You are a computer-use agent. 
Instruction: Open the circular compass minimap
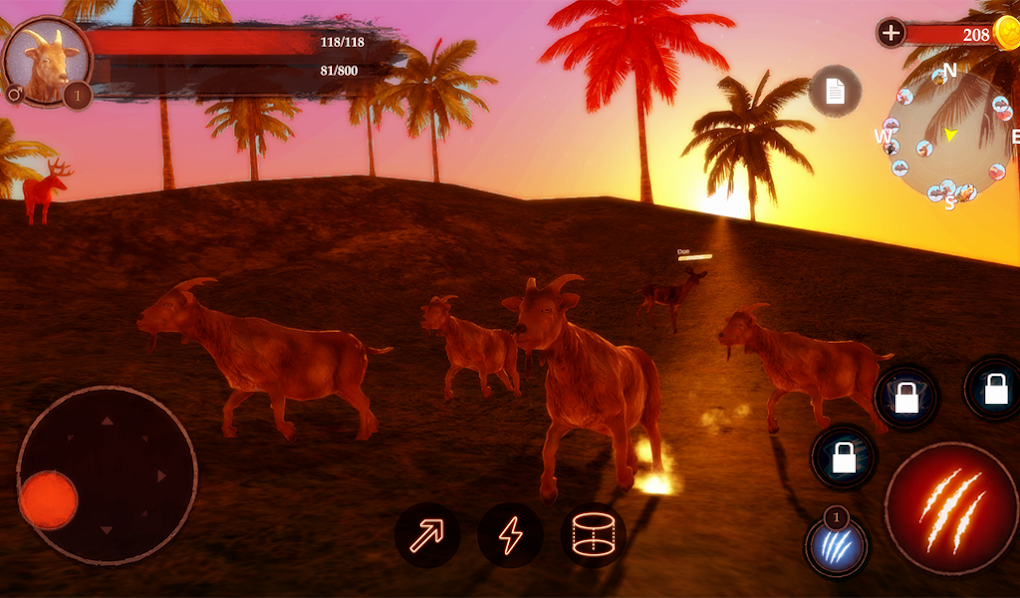(x=947, y=135)
